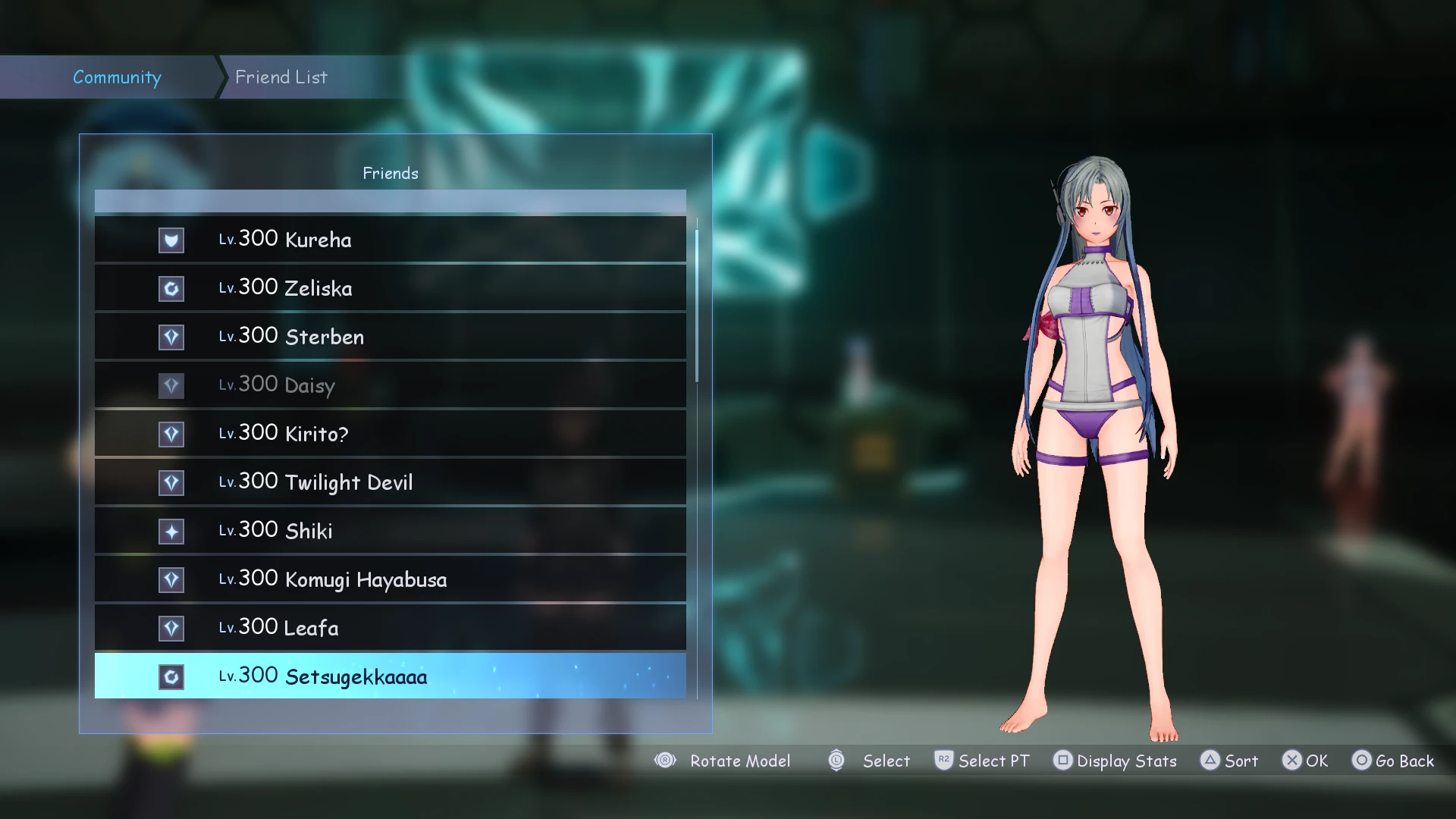This screenshot has height=819, width=1456.
Task: Choose Leafa from the Friends list
Action: tap(390, 628)
